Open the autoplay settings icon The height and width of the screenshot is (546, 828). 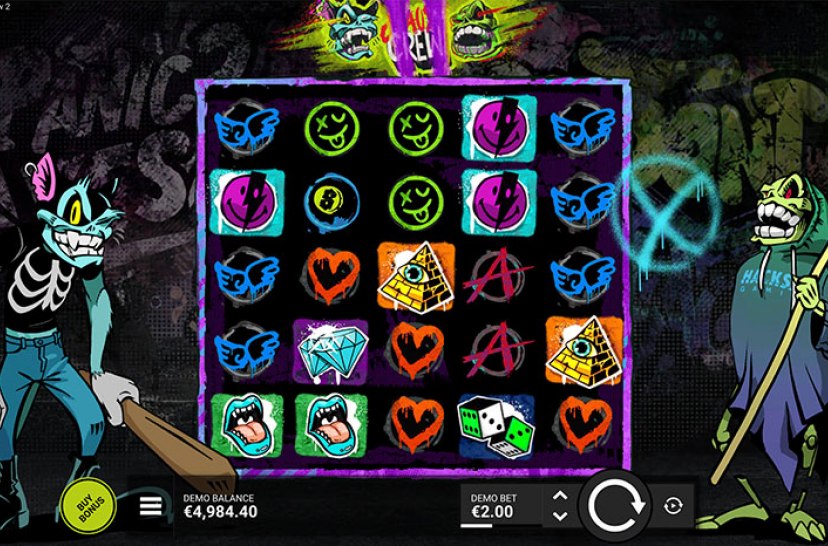pyautogui.click(x=673, y=506)
